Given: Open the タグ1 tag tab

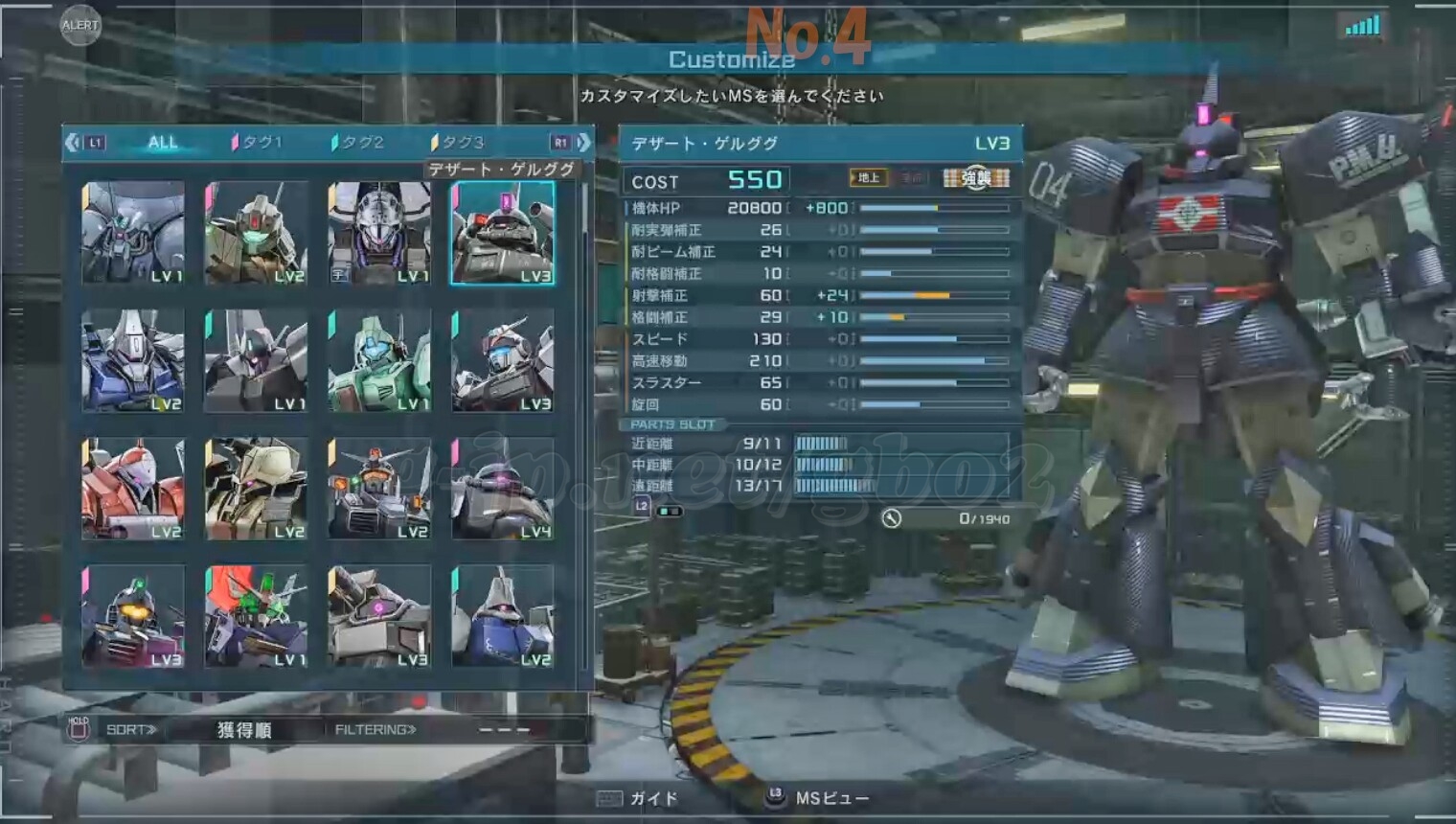Looking at the screenshot, I should pos(259,143).
